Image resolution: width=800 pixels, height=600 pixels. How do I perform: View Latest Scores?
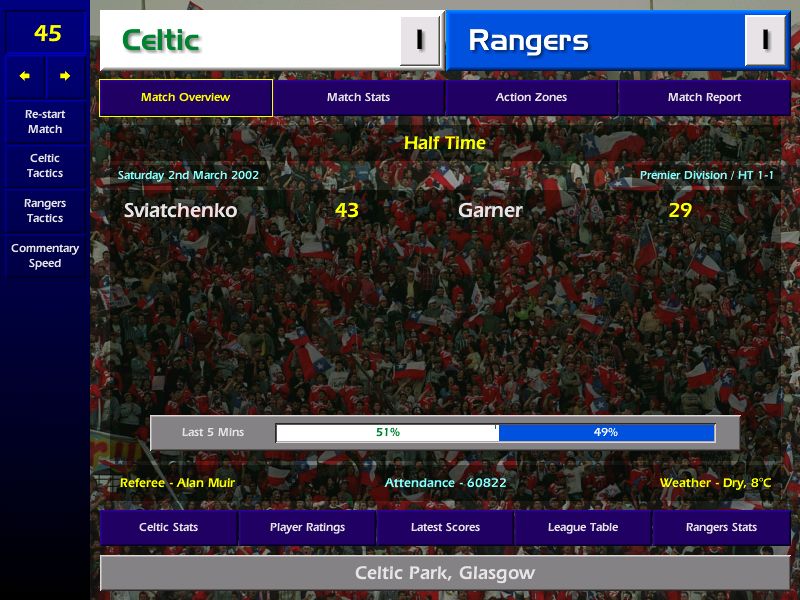(445, 527)
